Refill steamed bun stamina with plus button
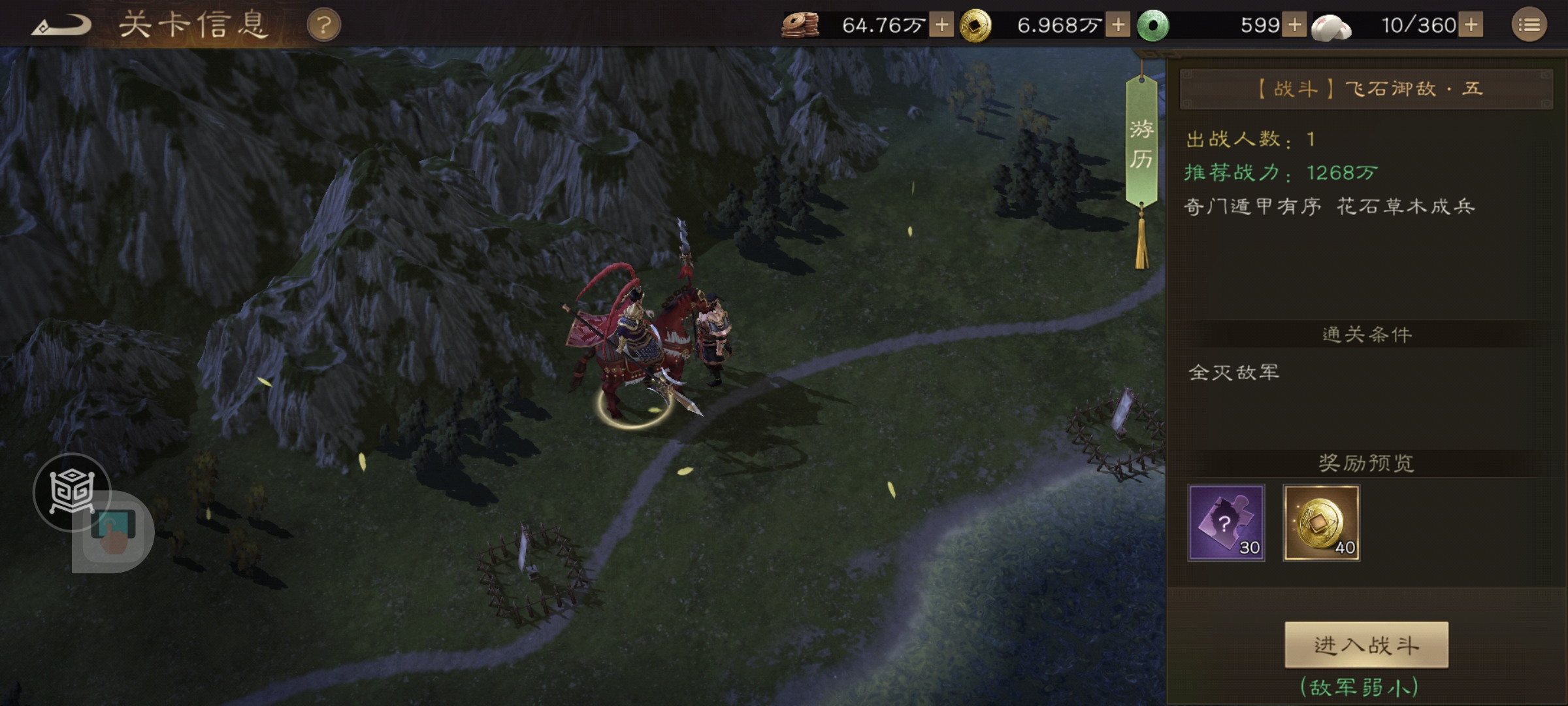This screenshot has width=1568, height=706. pos(1471,25)
